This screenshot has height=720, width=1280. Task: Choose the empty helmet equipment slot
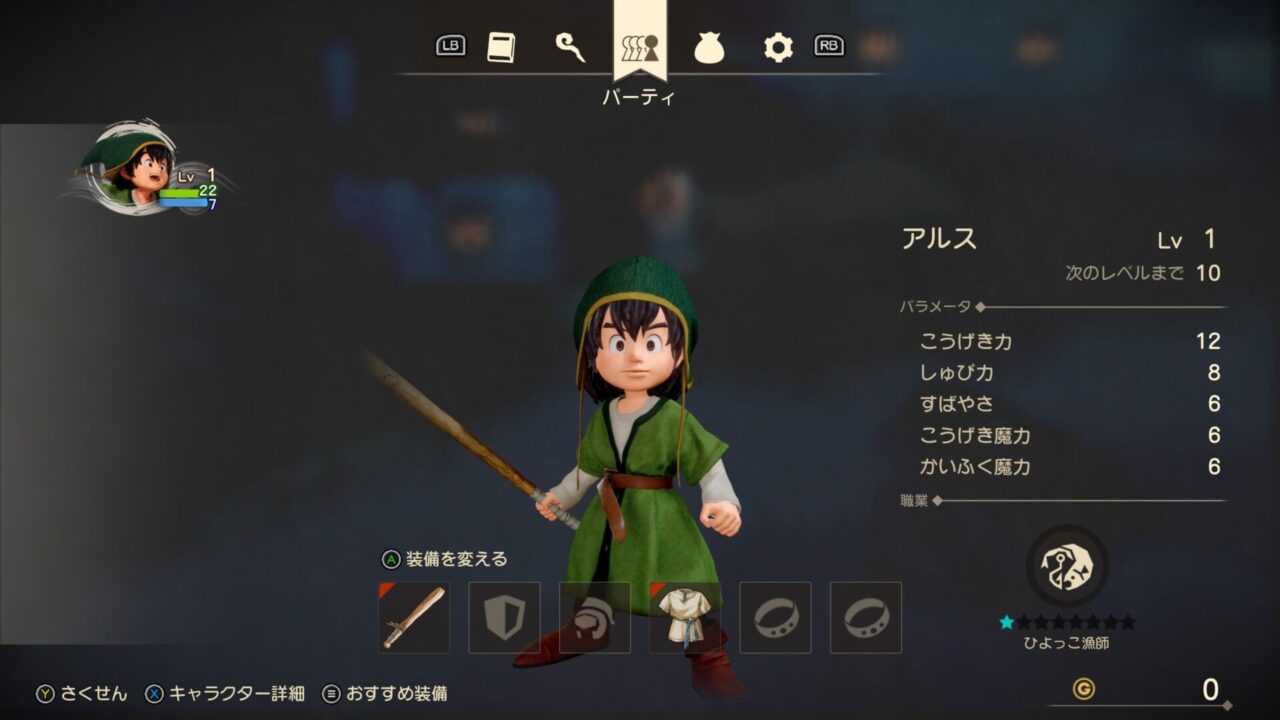595,618
